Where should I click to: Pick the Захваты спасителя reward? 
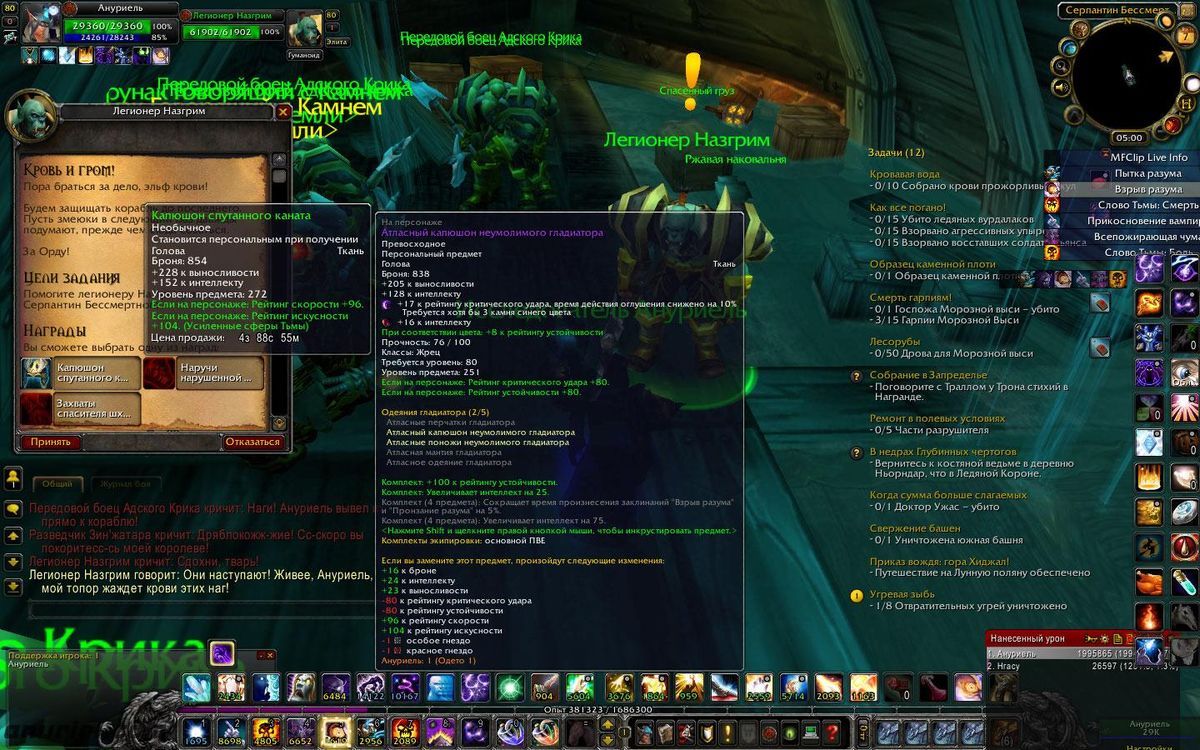(x=80, y=408)
